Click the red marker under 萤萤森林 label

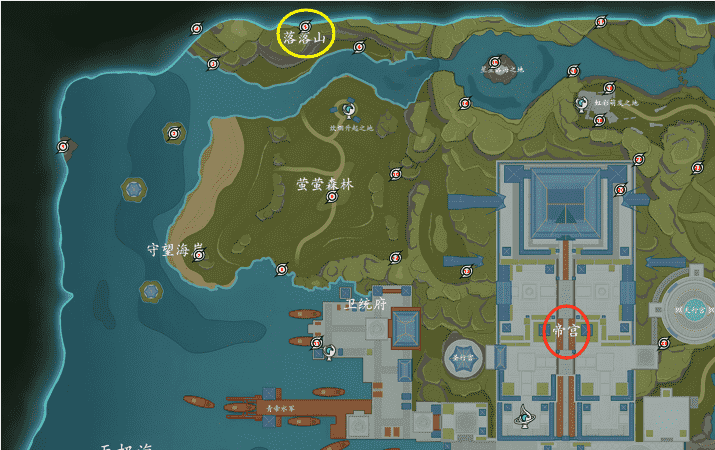(x=332, y=197)
